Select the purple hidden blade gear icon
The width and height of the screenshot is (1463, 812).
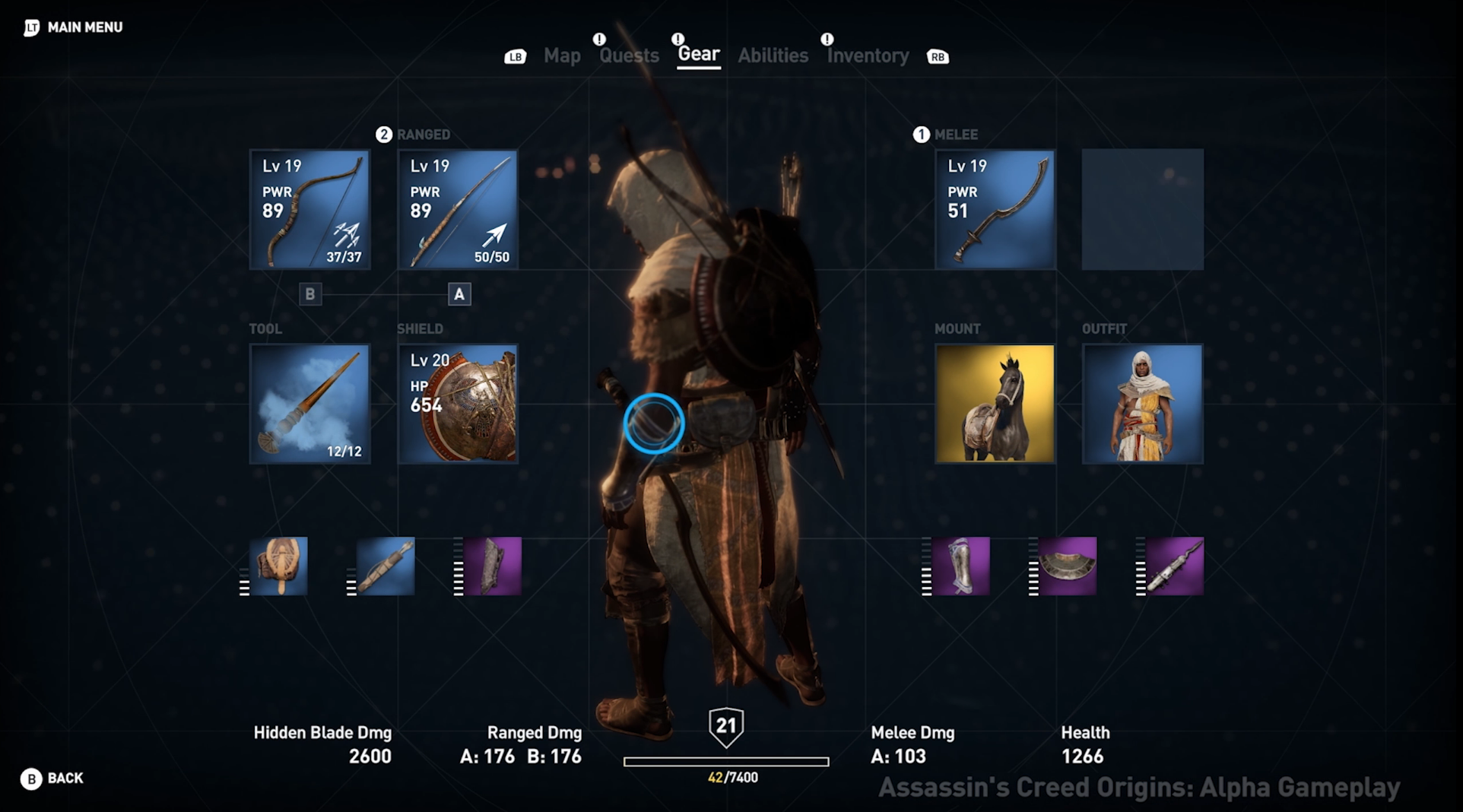click(1174, 566)
